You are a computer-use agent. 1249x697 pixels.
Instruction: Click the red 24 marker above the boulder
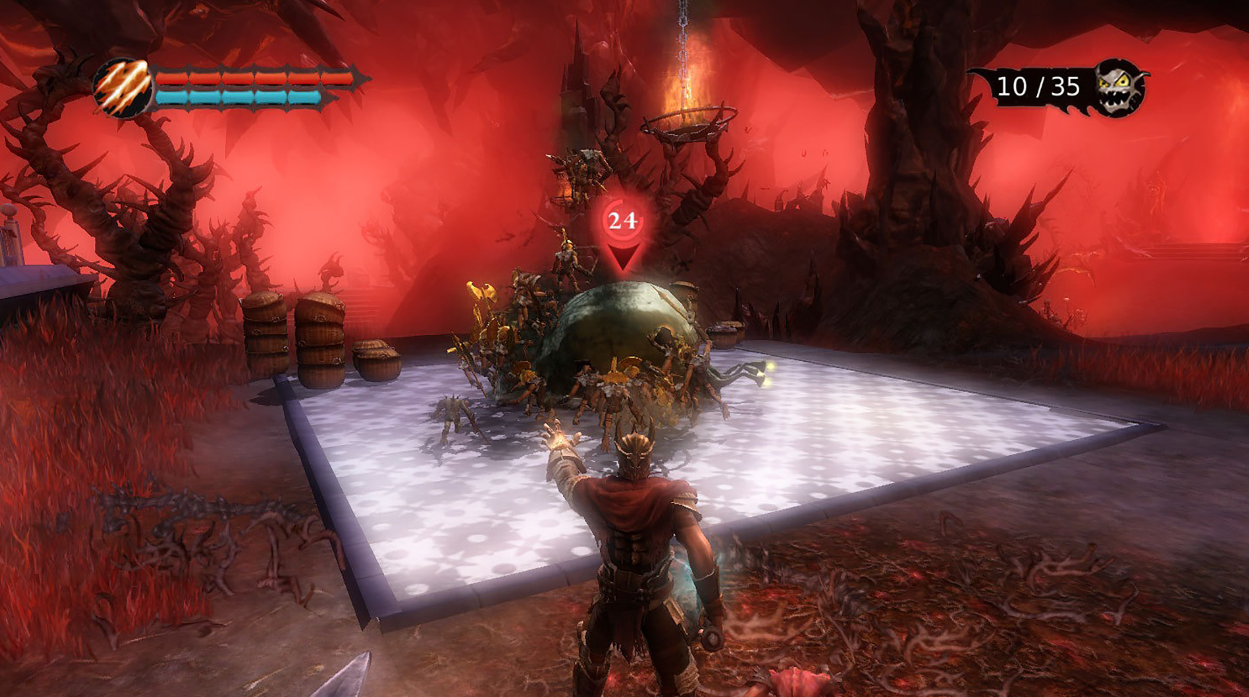[x=622, y=221]
